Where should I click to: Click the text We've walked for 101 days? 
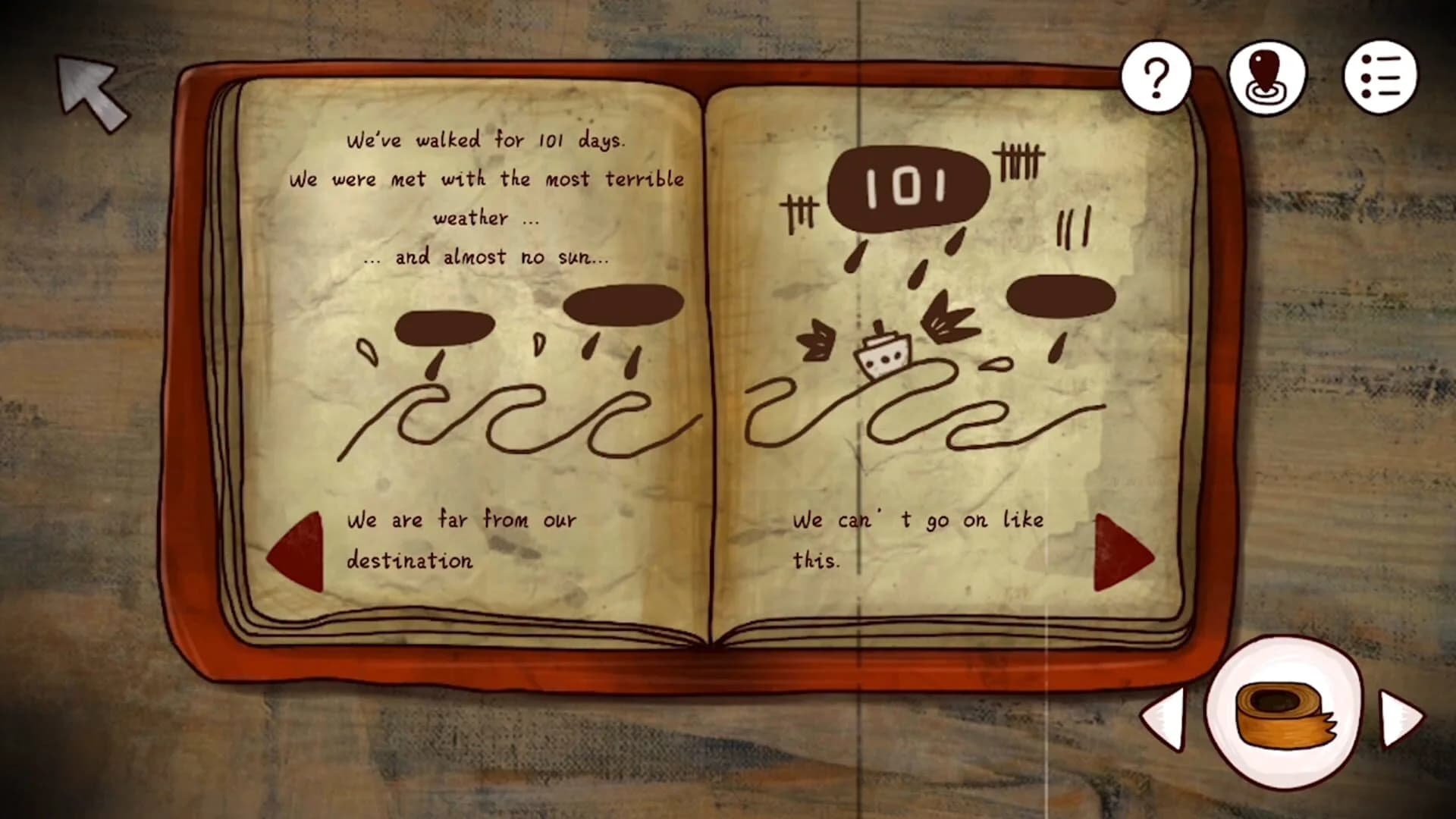click(x=488, y=140)
